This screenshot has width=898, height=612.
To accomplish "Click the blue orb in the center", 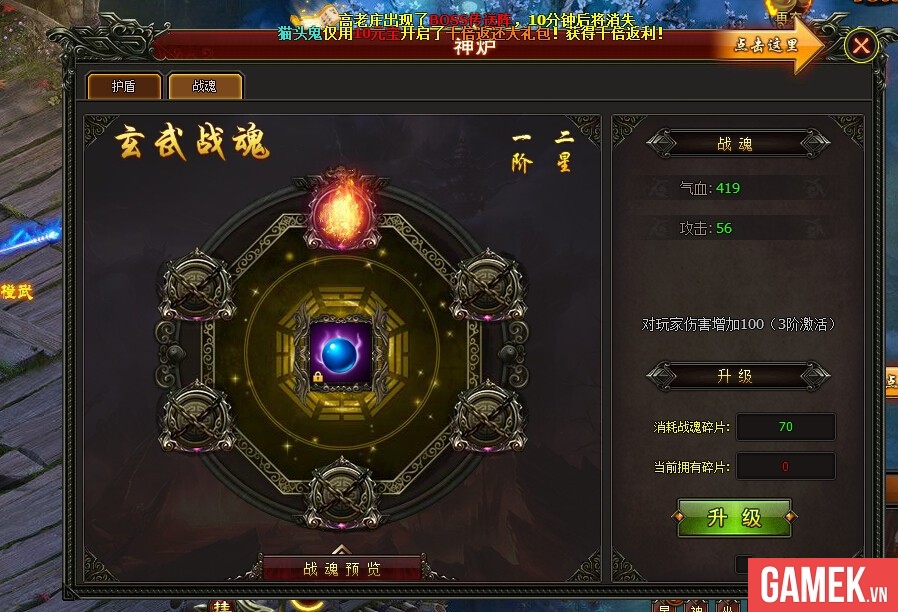I will [x=341, y=354].
